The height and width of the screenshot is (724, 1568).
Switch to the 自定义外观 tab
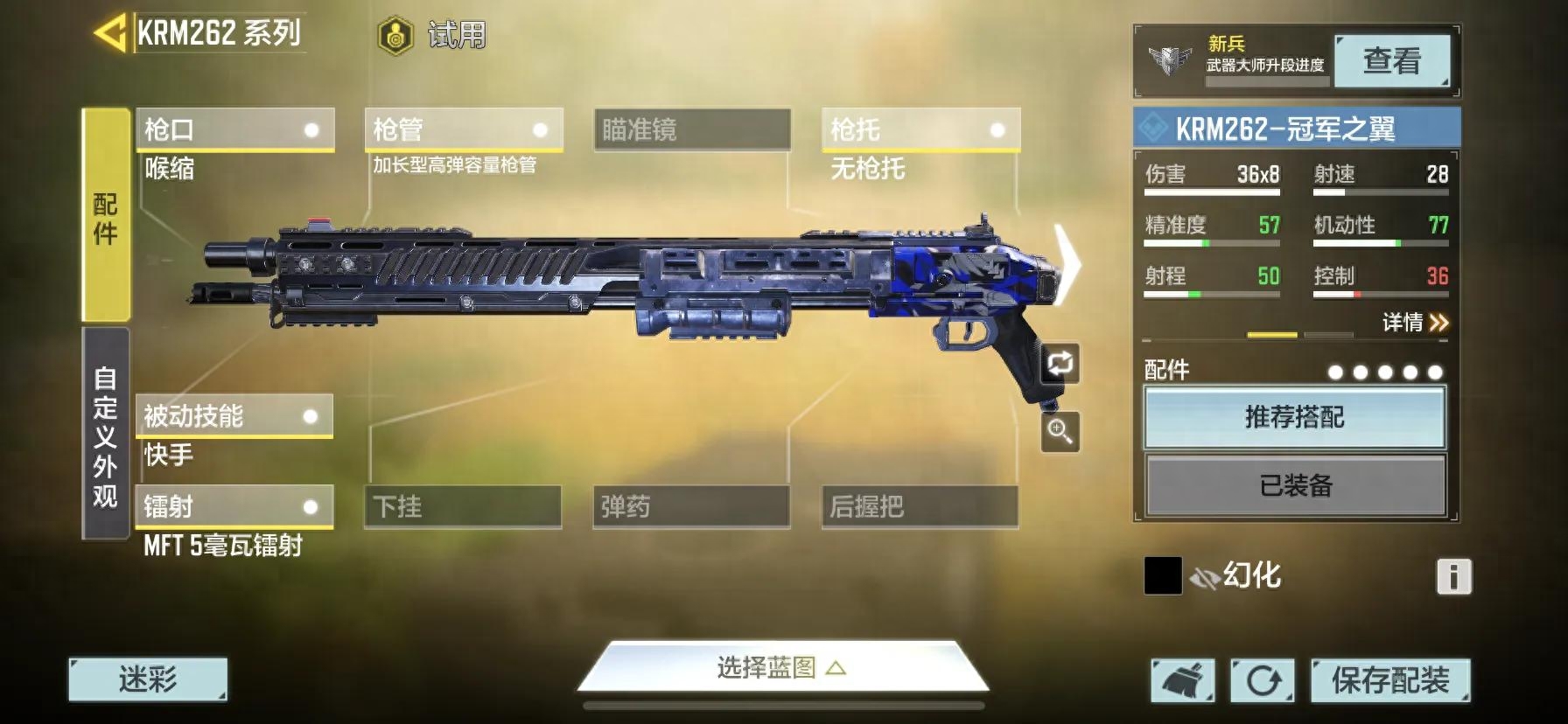coord(105,435)
